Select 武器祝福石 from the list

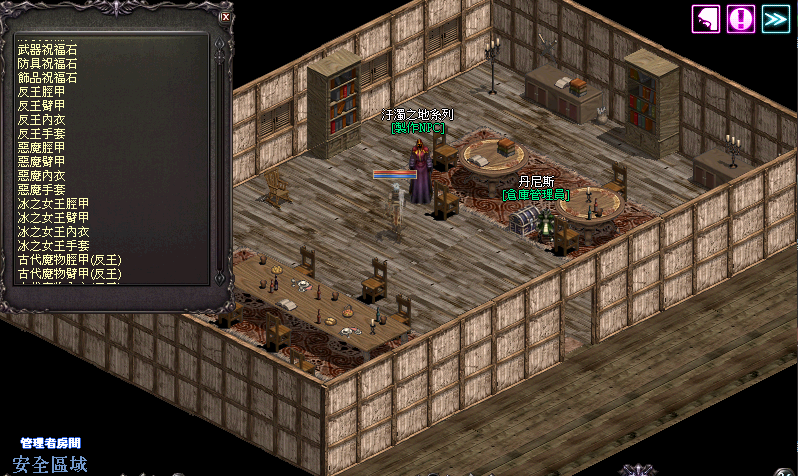click(47, 49)
